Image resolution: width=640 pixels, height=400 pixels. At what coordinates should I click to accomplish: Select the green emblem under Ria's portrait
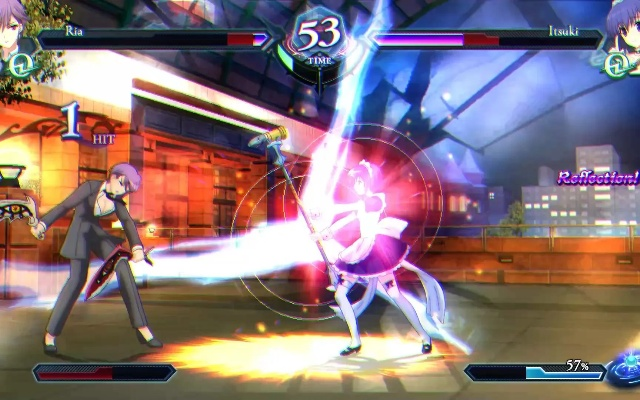[18, 66]
